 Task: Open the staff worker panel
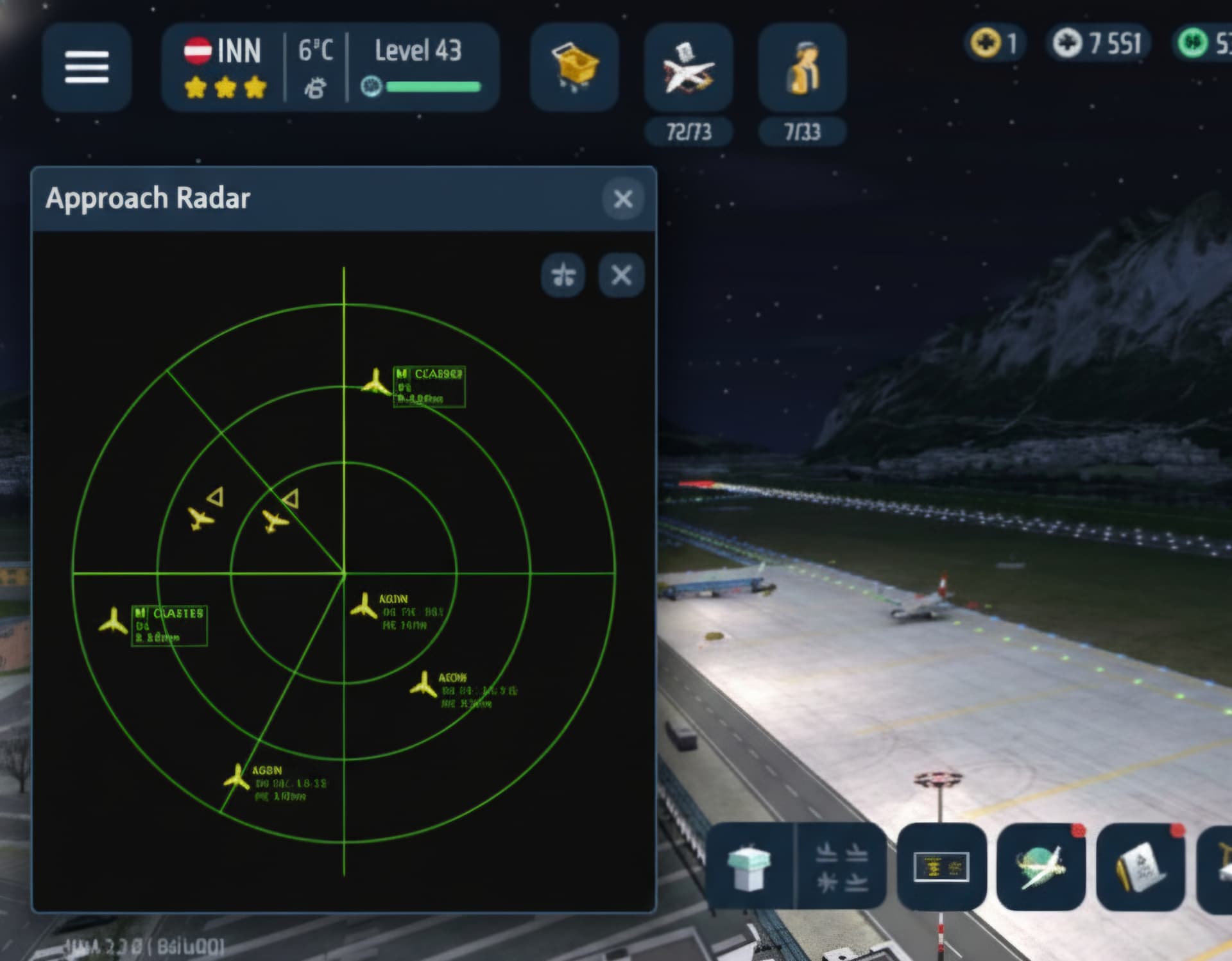(x=802, y=69)
